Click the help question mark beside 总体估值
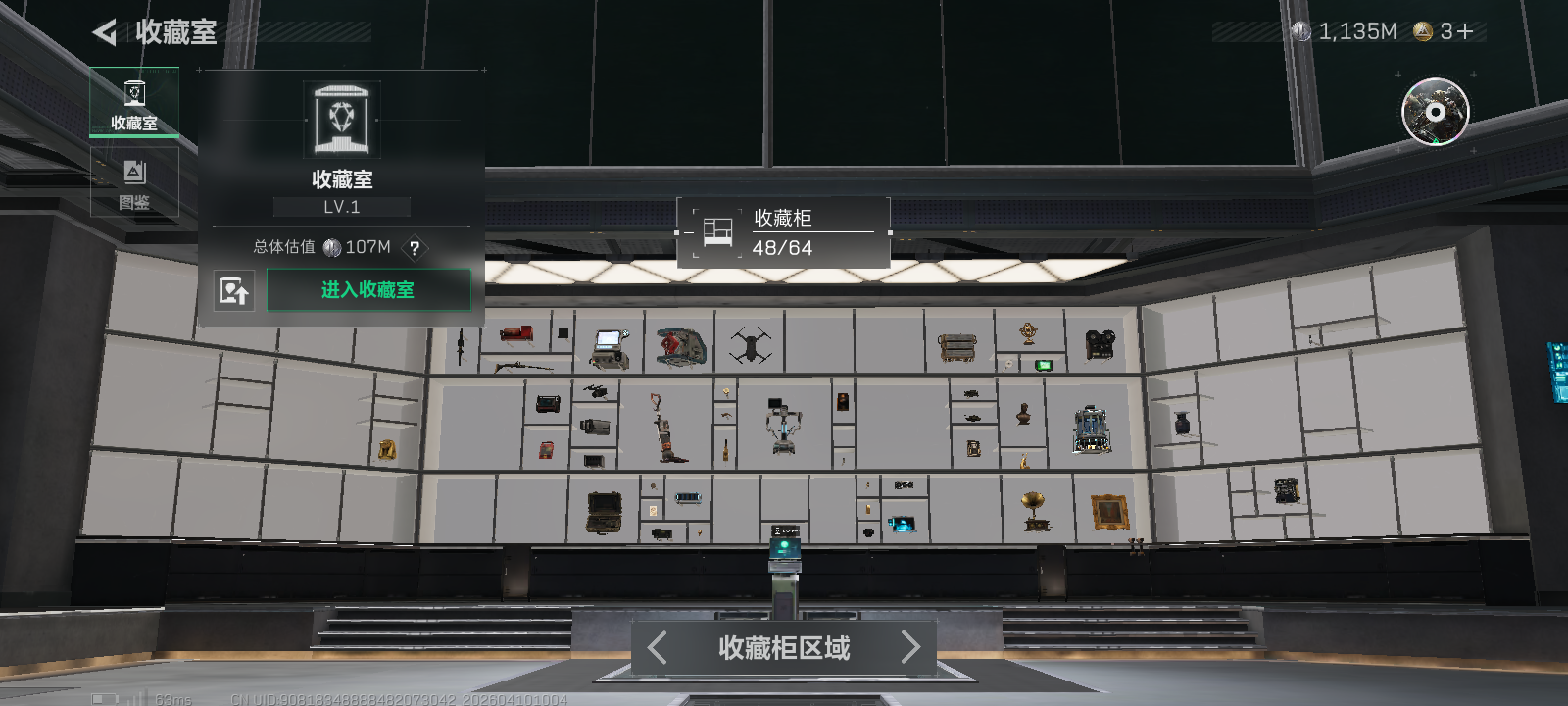Screen dimensions: 1568x706 click(415, 250)
